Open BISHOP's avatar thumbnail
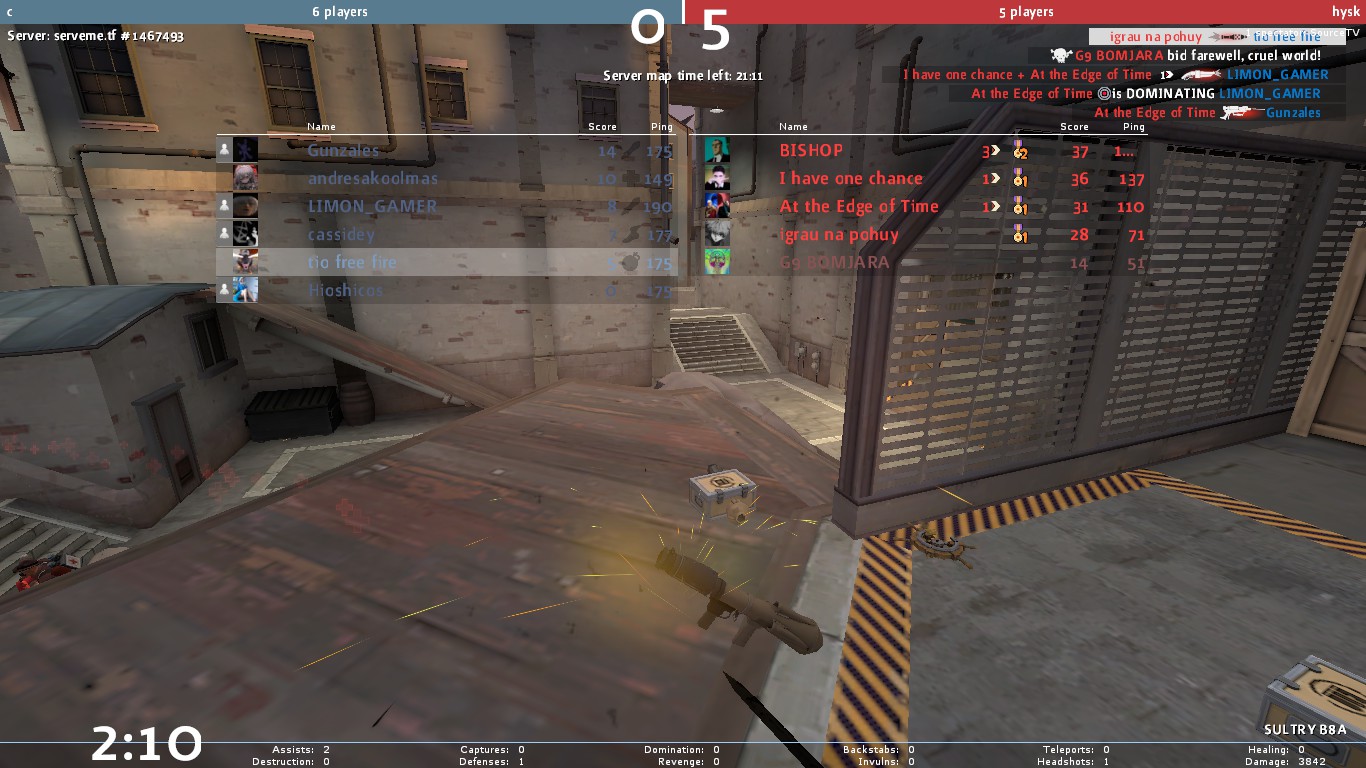Screen dimensions: 1366x768 (x=717, y=150)
